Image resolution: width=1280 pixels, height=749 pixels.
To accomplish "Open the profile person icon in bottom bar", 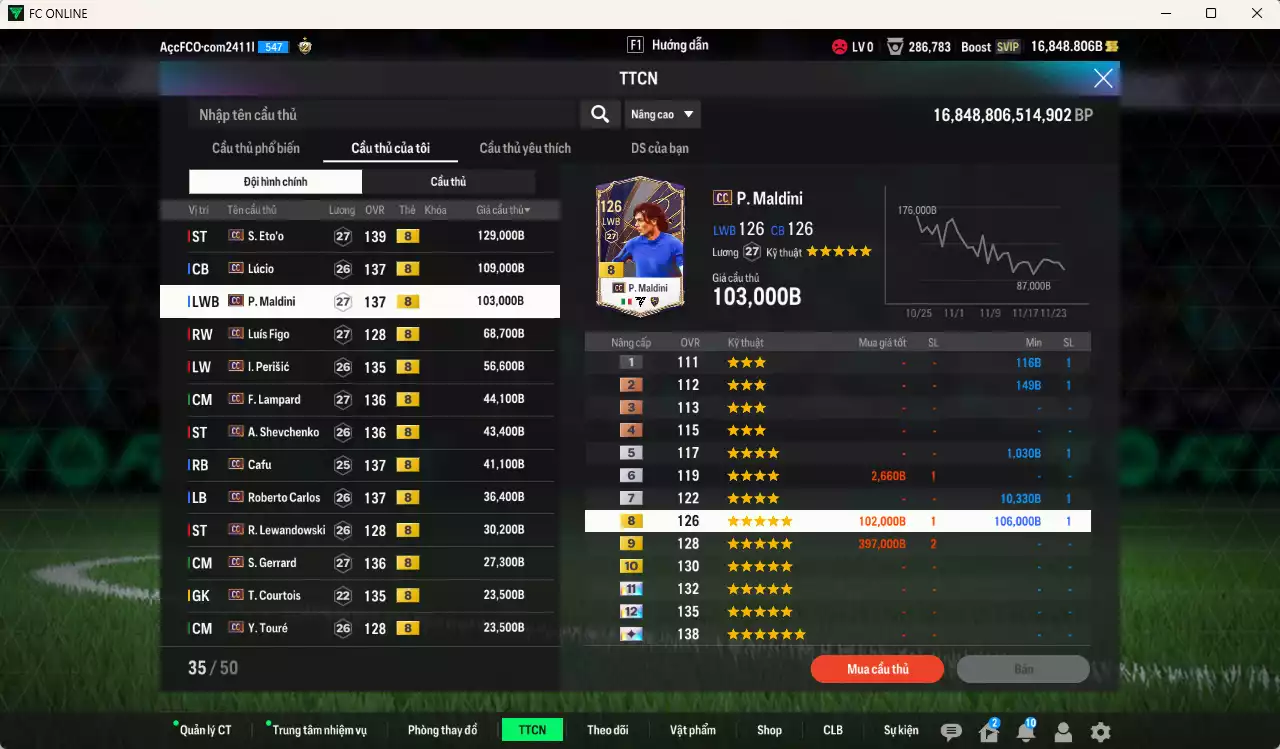I will [1063, 732].
